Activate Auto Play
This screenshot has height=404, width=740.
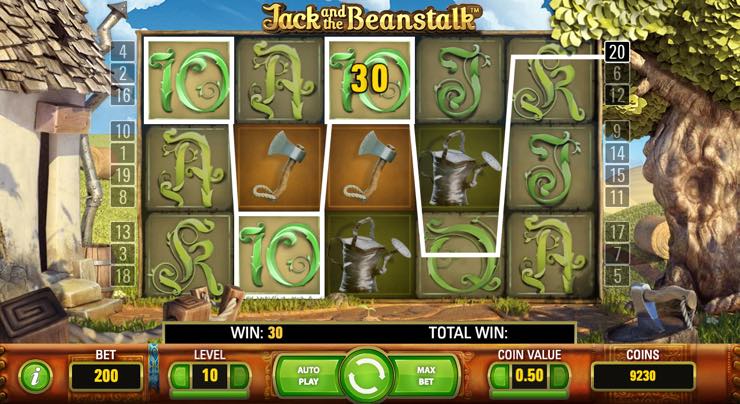point(308,376)
